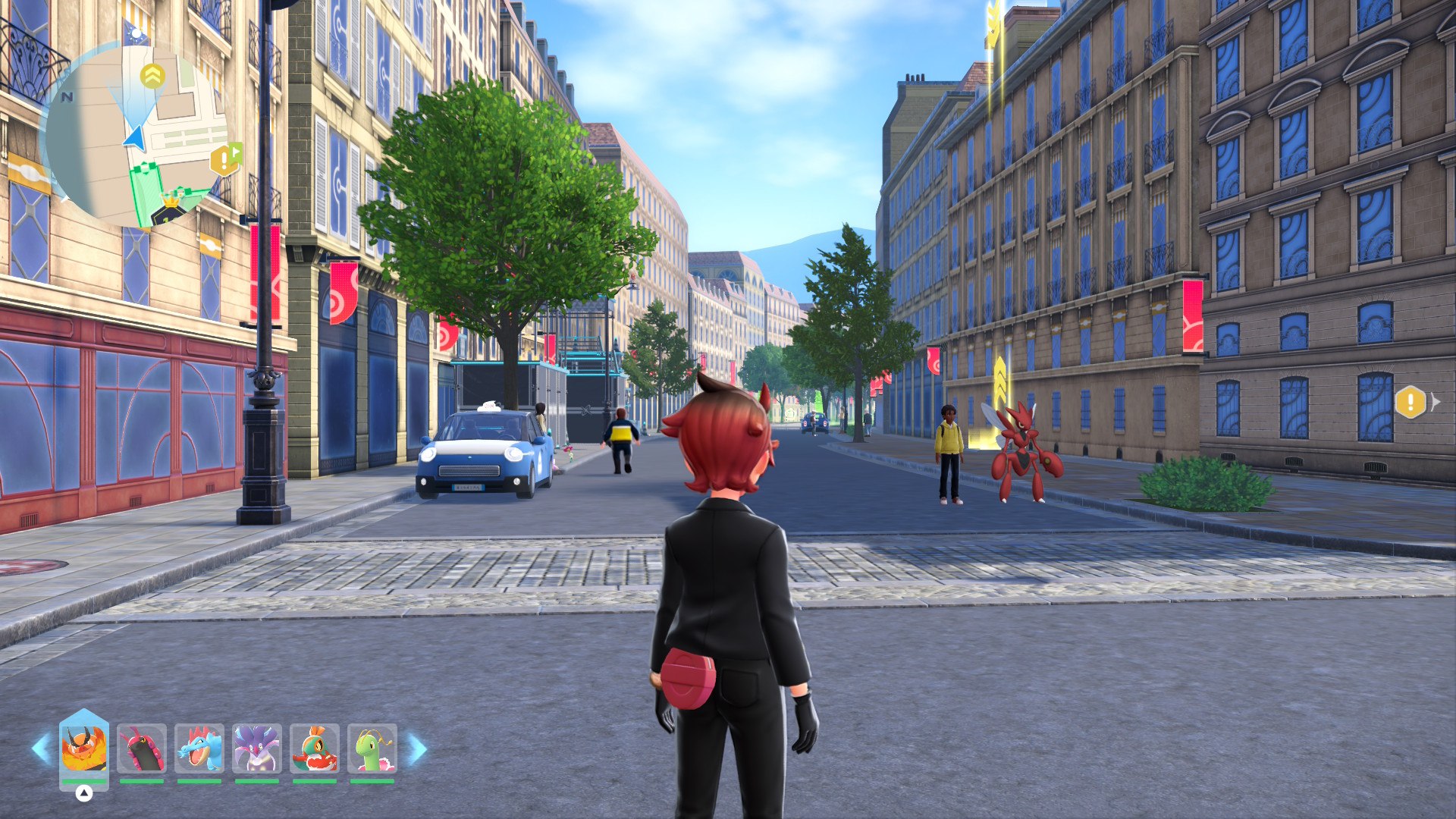Click the right arrow beside the party bar
The width and height of the screenshot is (1456, 819).
(x=416, y=748)
